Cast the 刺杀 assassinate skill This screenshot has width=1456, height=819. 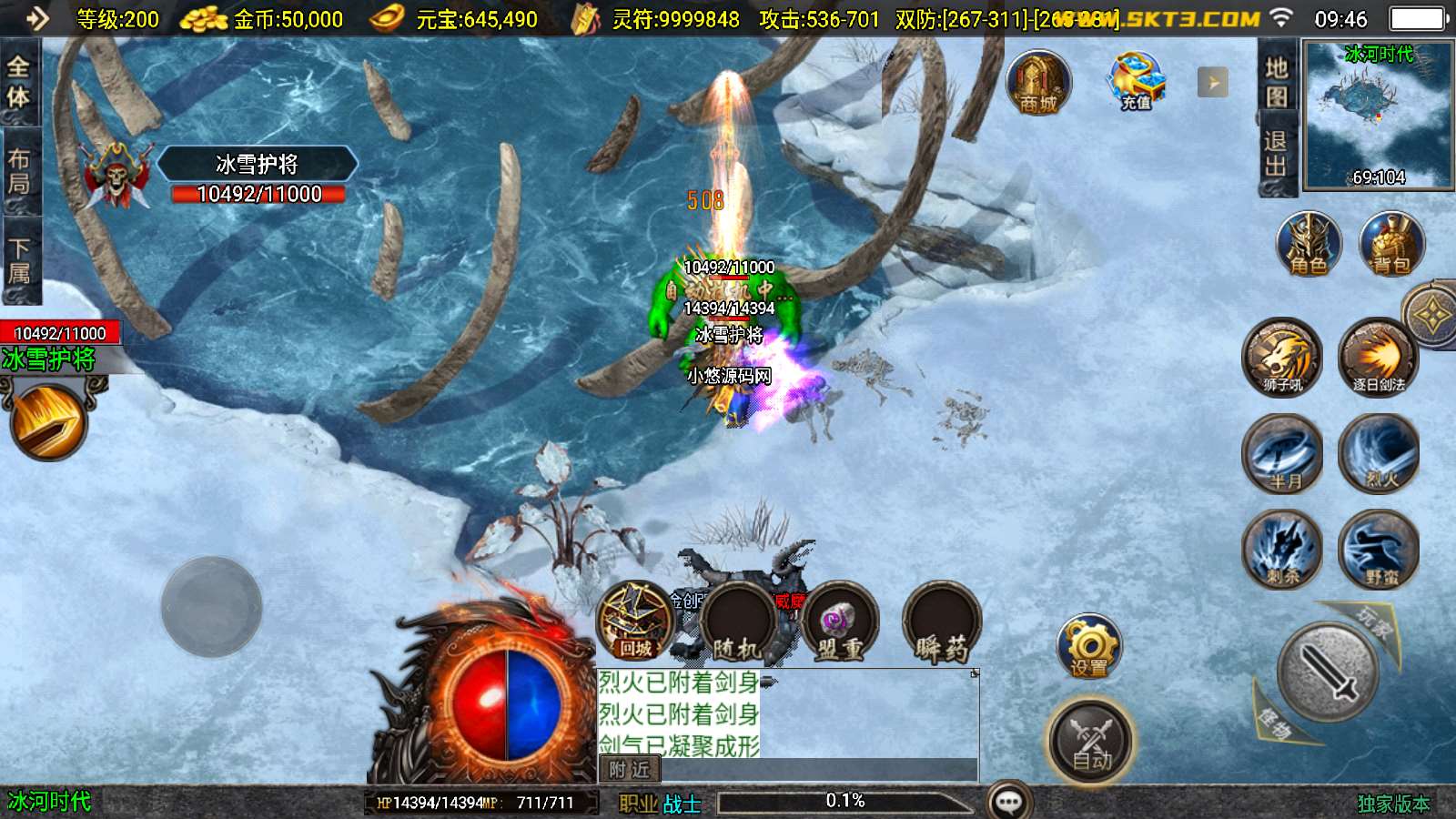(1283, 549)
